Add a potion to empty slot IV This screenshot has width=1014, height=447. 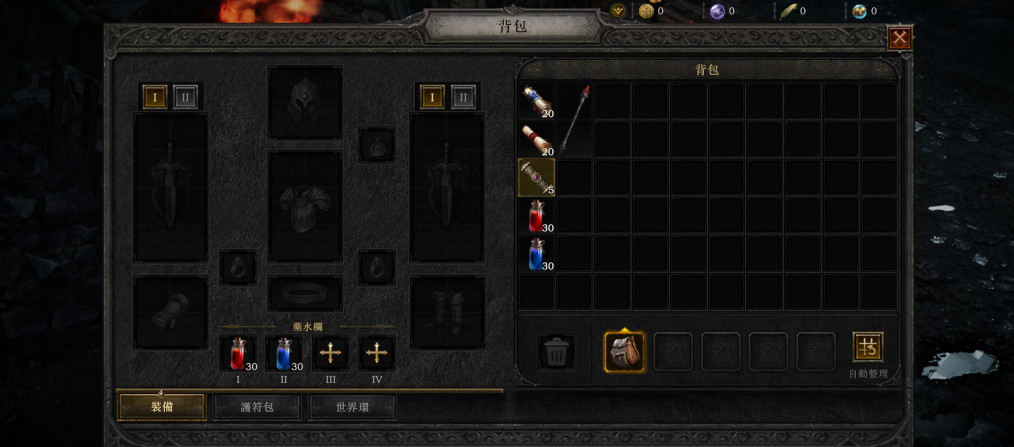(x=377, y=353)
